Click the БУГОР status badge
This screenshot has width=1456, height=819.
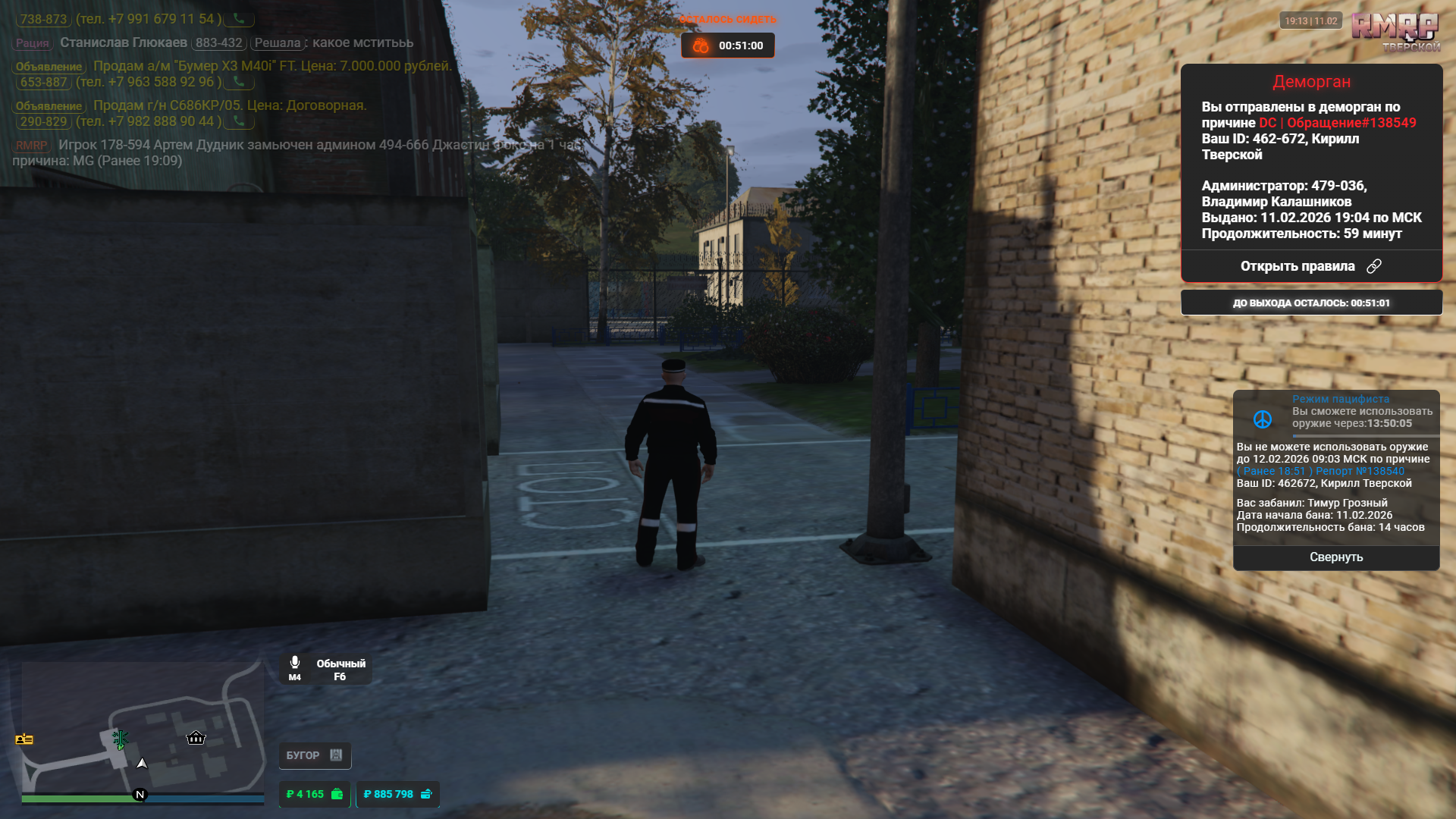click(315, 755)
